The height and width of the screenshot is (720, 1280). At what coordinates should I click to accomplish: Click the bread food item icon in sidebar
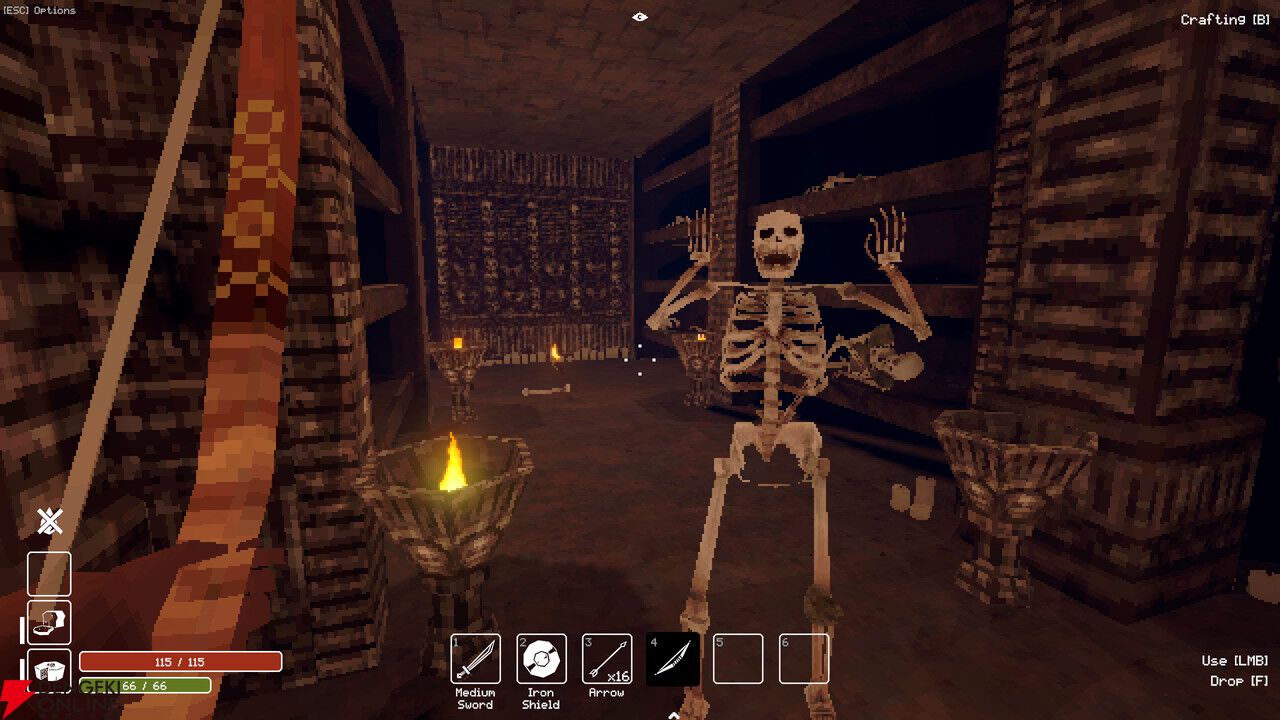coord(49,622)
